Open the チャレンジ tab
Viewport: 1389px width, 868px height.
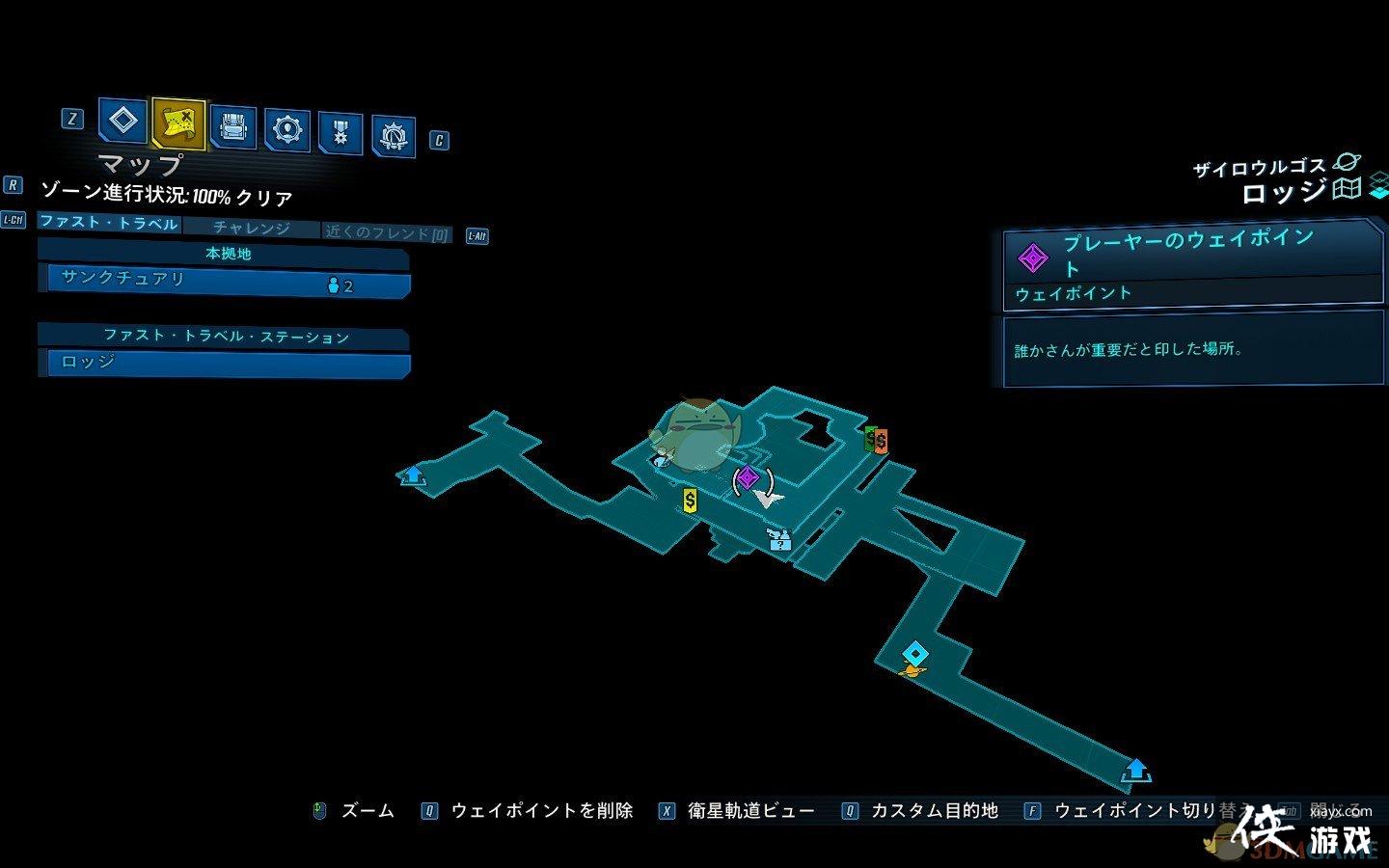251,229
